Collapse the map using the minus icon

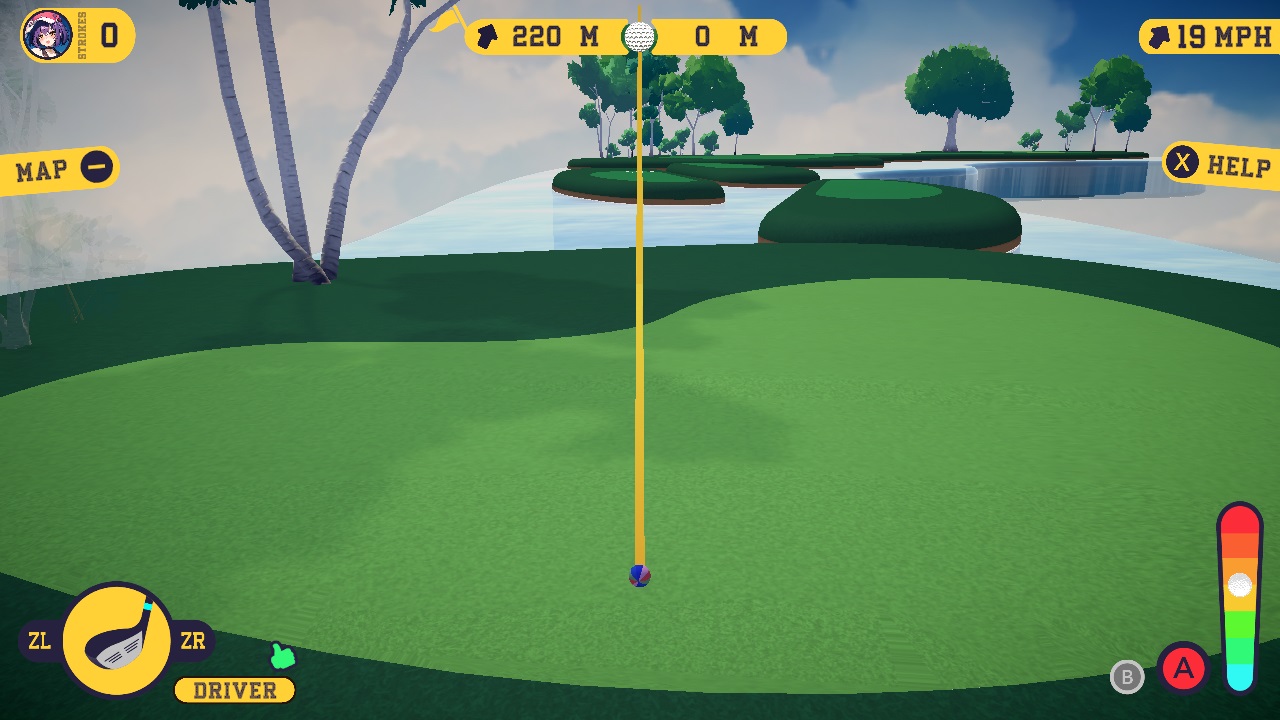pyautogui.click(x=97, y=166)
